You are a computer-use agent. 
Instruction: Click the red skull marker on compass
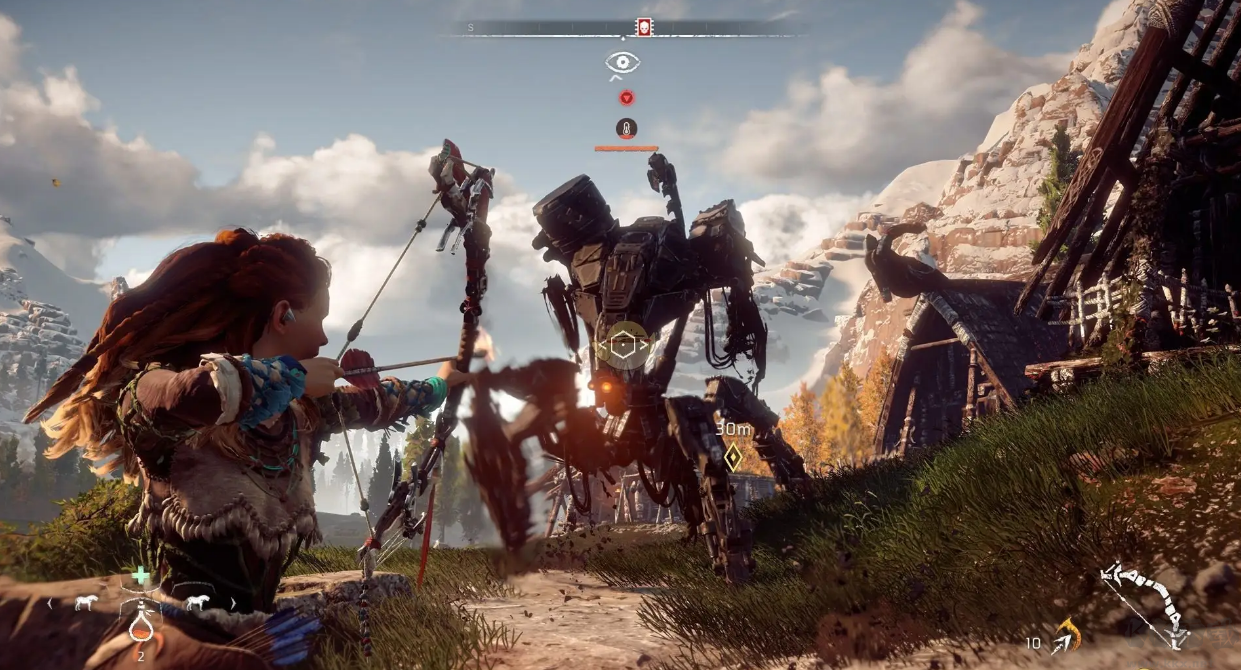[x=644, y=28]
